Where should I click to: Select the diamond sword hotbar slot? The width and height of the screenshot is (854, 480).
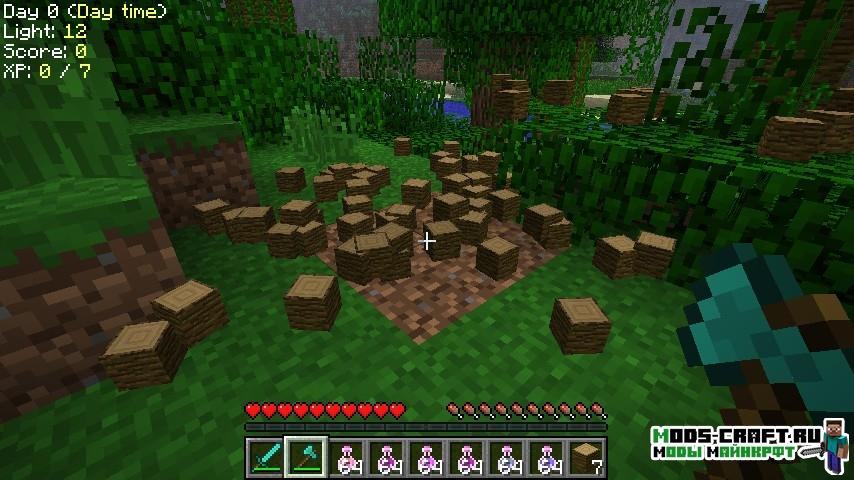[x=265, y=458]
